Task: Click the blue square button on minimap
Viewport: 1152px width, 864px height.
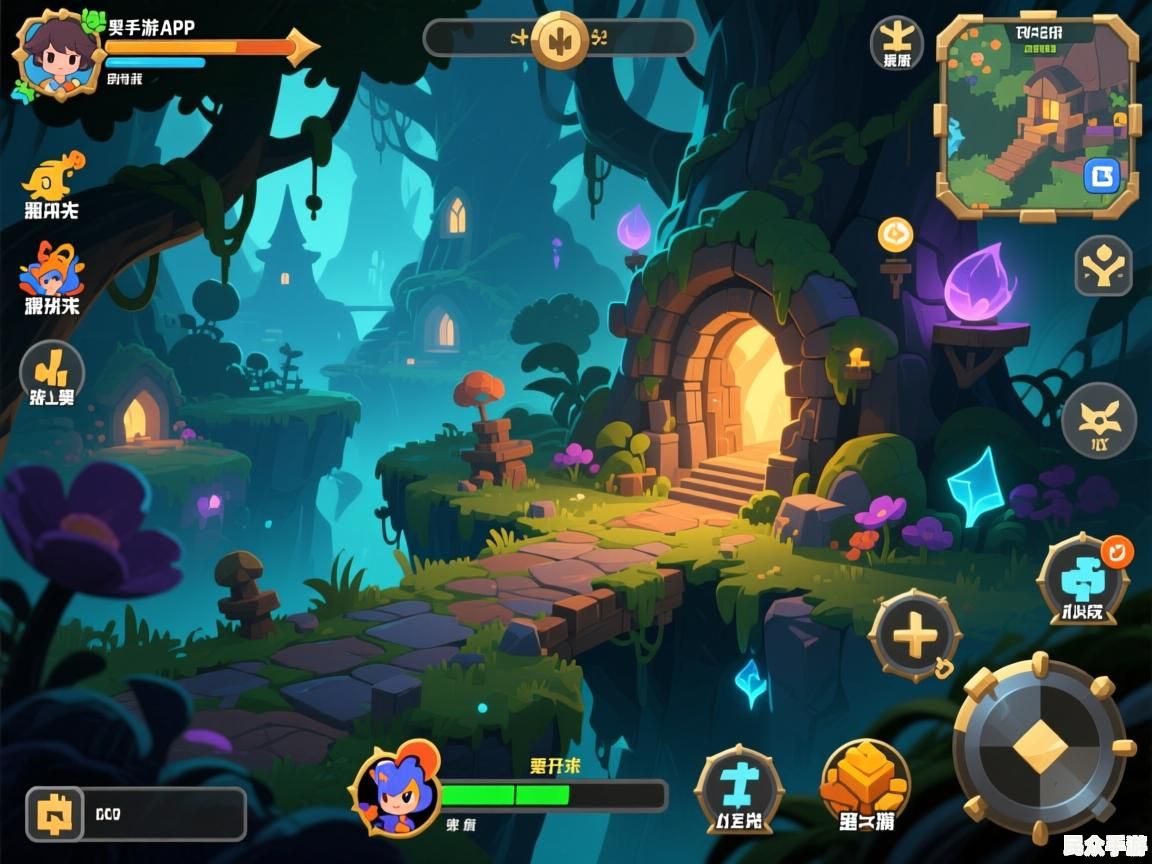Action: (x=1102, y=176)
